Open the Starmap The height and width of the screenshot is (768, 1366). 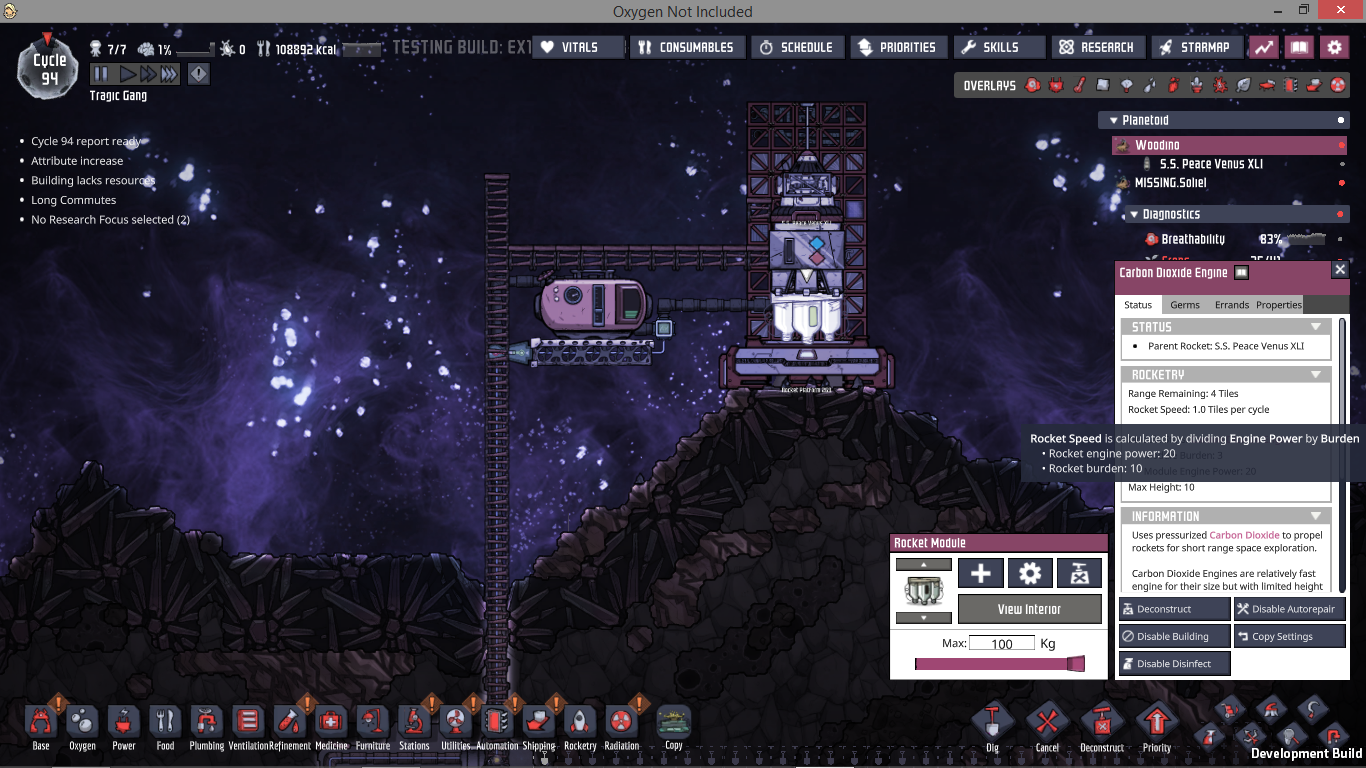tap(1196, 47)
